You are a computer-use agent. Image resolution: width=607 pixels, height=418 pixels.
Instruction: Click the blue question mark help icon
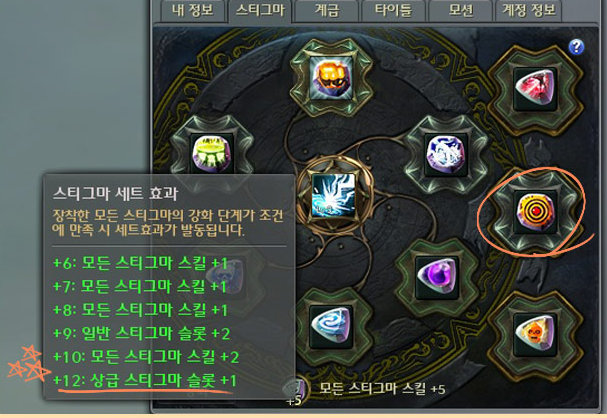576,47
